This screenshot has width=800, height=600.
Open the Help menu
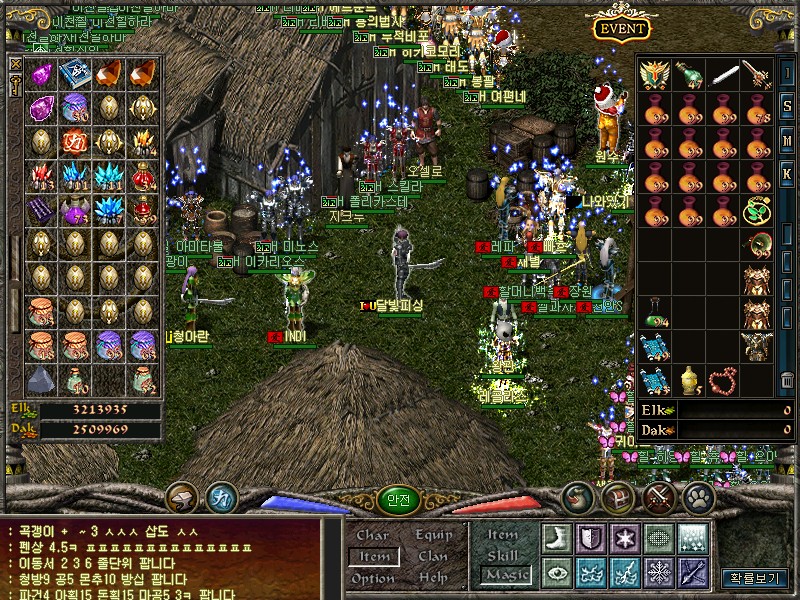pyautogui.click(x=433, y=578)
